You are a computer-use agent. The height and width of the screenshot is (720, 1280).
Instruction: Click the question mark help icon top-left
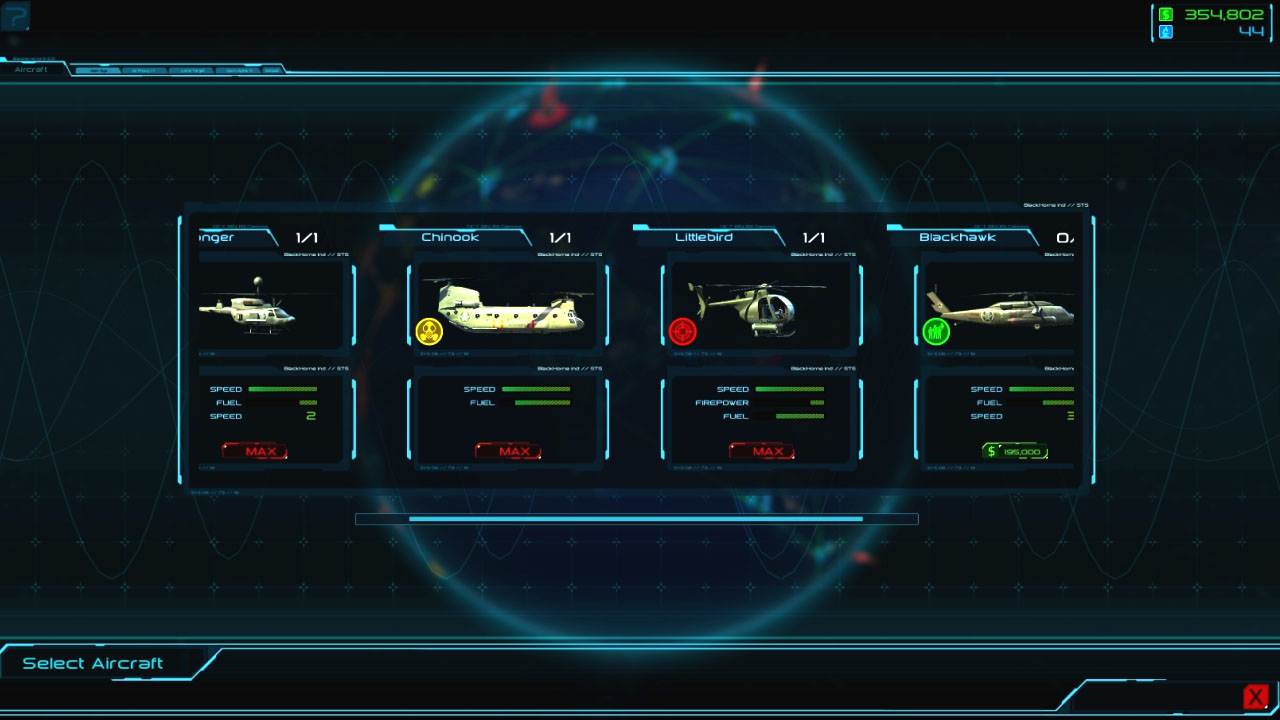14,16
